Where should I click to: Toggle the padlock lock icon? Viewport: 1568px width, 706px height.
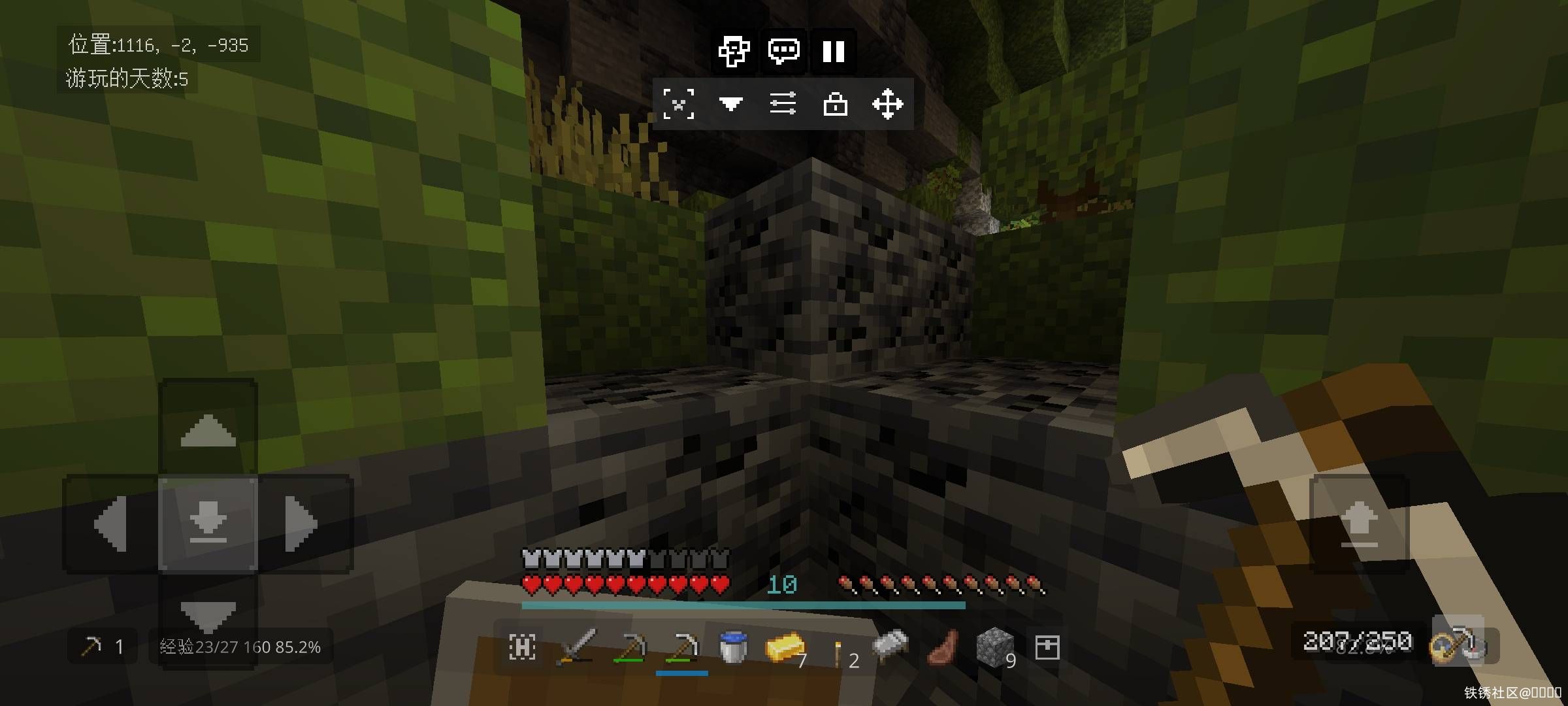click(835, 104)
